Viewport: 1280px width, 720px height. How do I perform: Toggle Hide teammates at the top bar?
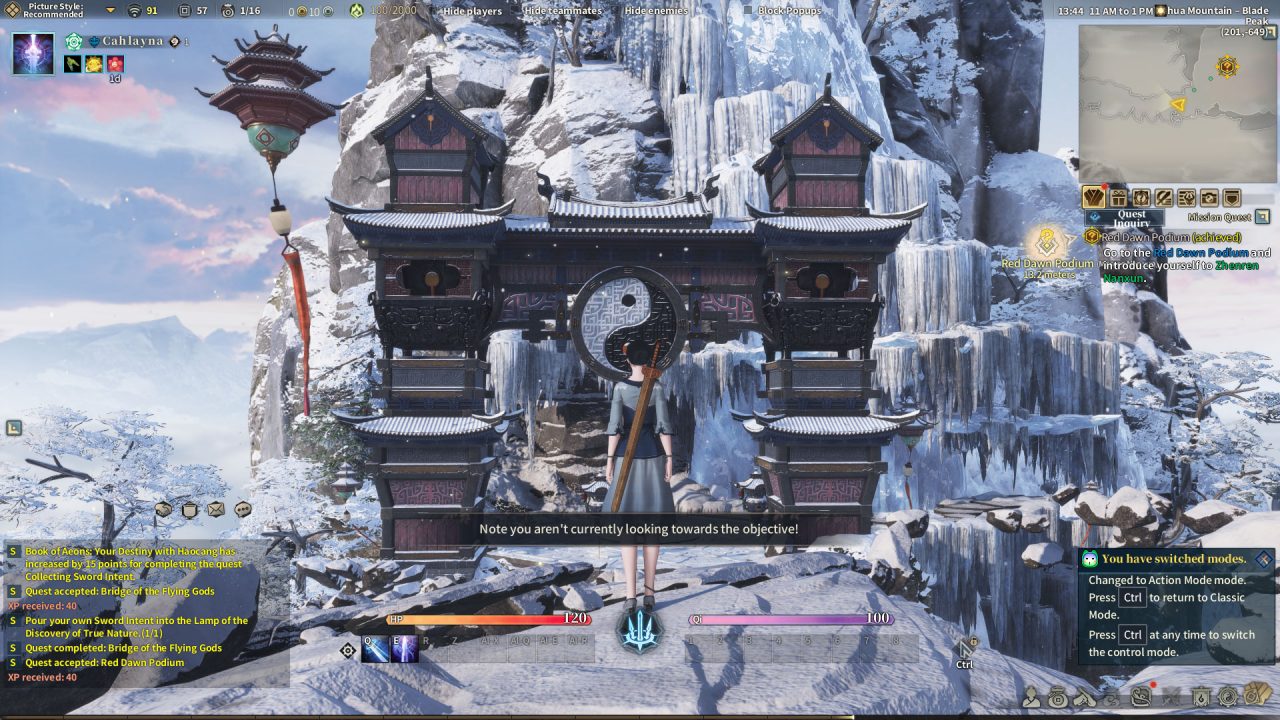(x=516, y=11)
